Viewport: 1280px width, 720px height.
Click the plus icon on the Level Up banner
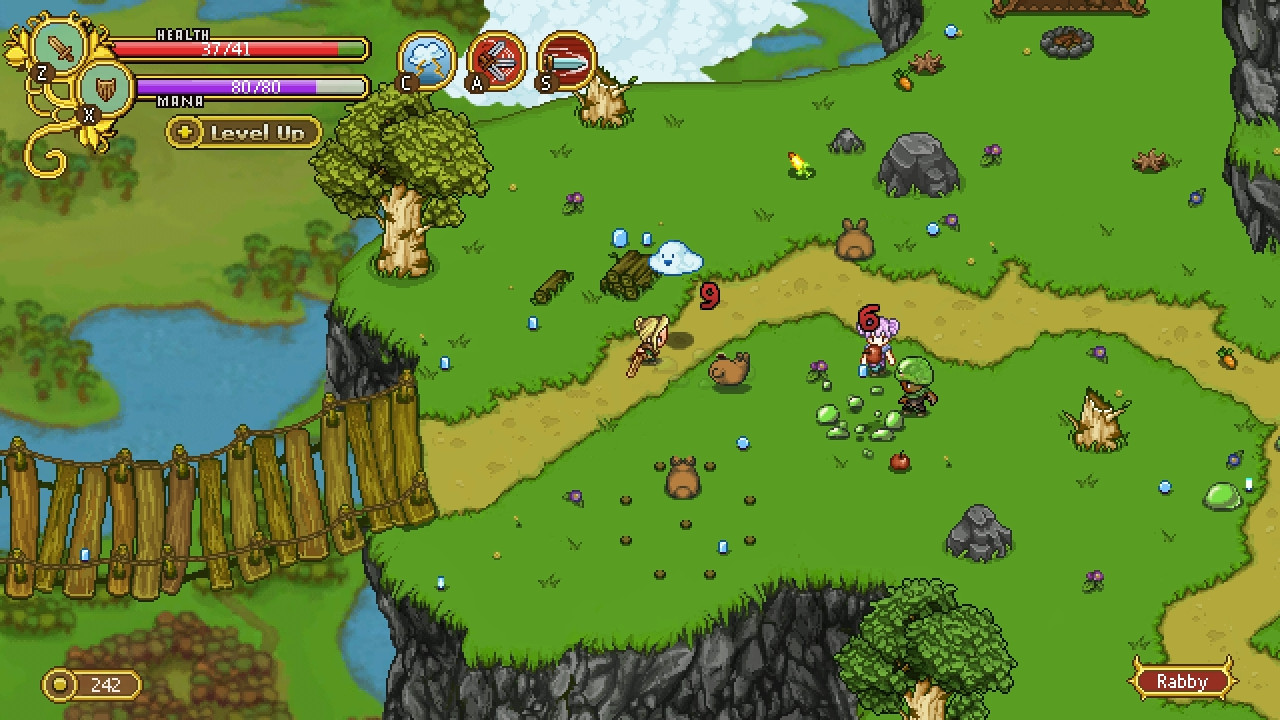[x=183, y=132]
